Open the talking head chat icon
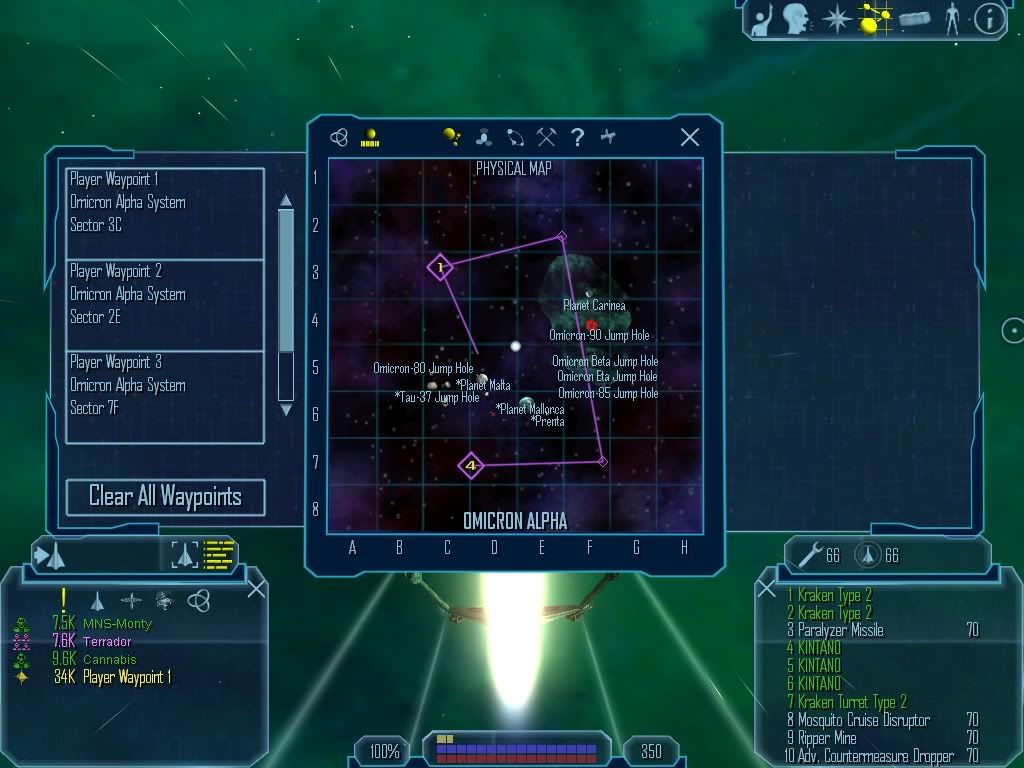The width and height of the screenshot is (1024, 768). 797,19
